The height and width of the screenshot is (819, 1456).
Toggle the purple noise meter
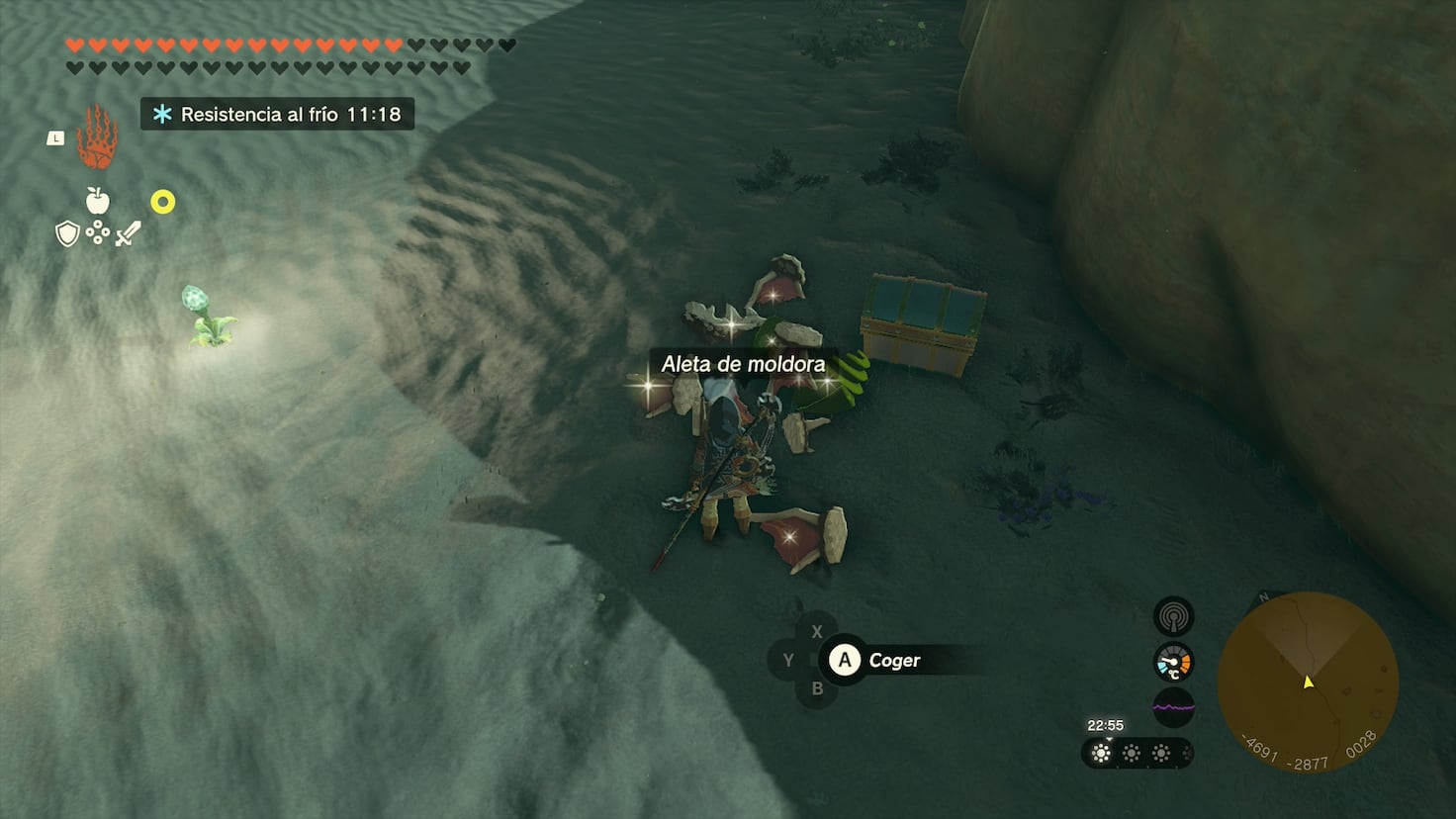pos(1172,708)
